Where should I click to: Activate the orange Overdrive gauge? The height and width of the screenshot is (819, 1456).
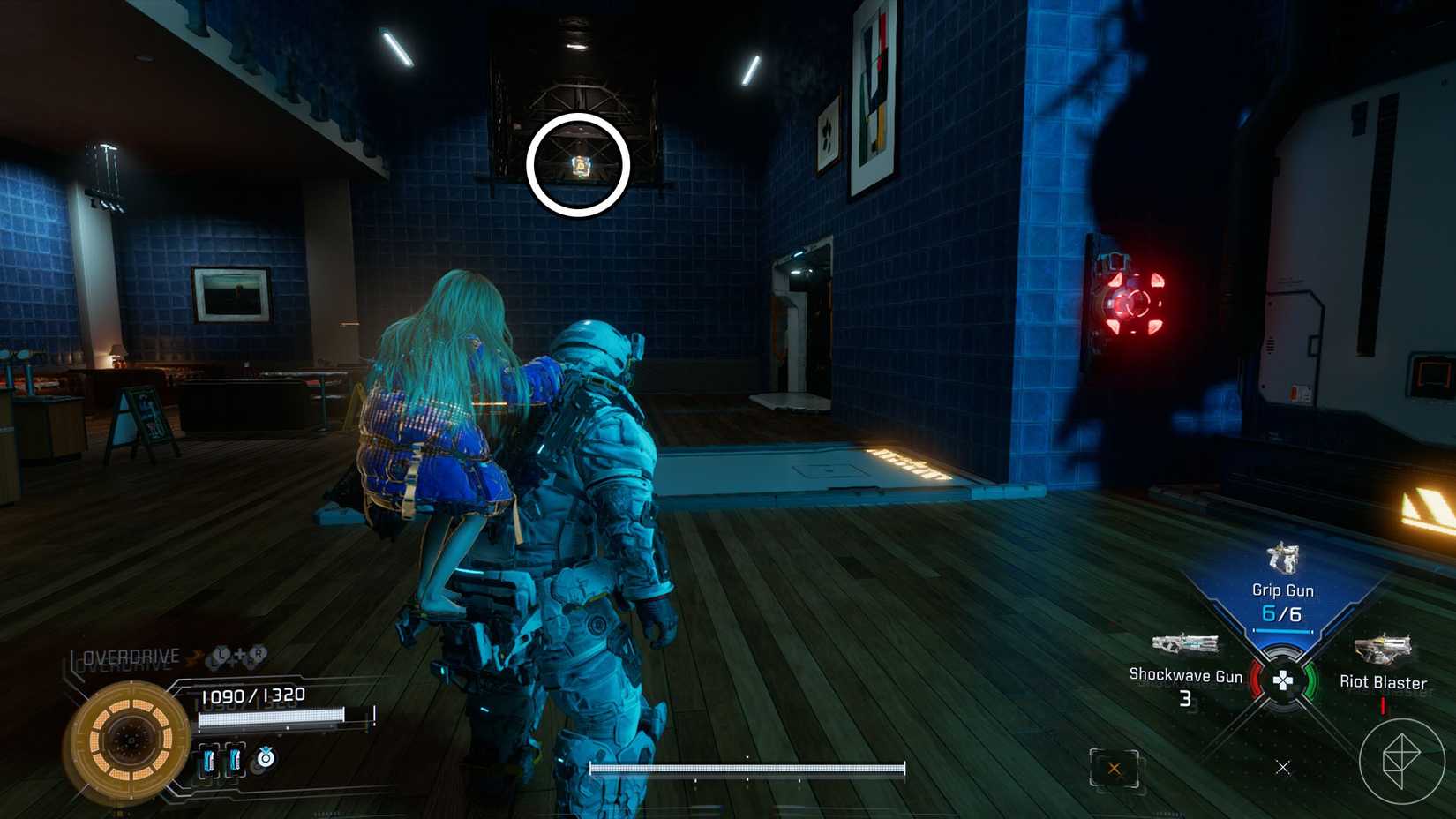[x=131, y=738]
